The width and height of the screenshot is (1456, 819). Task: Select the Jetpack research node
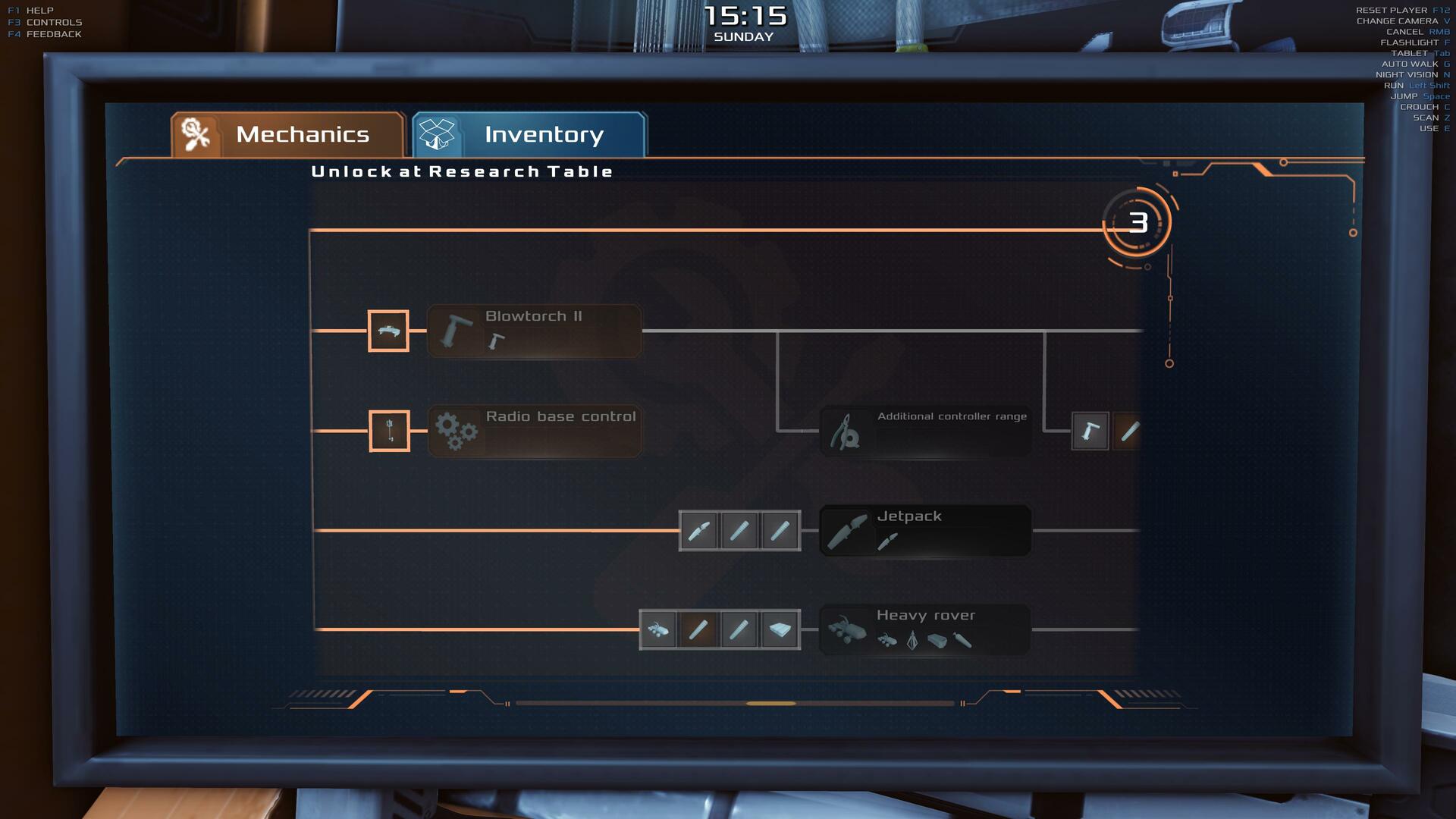coord(925,530)
